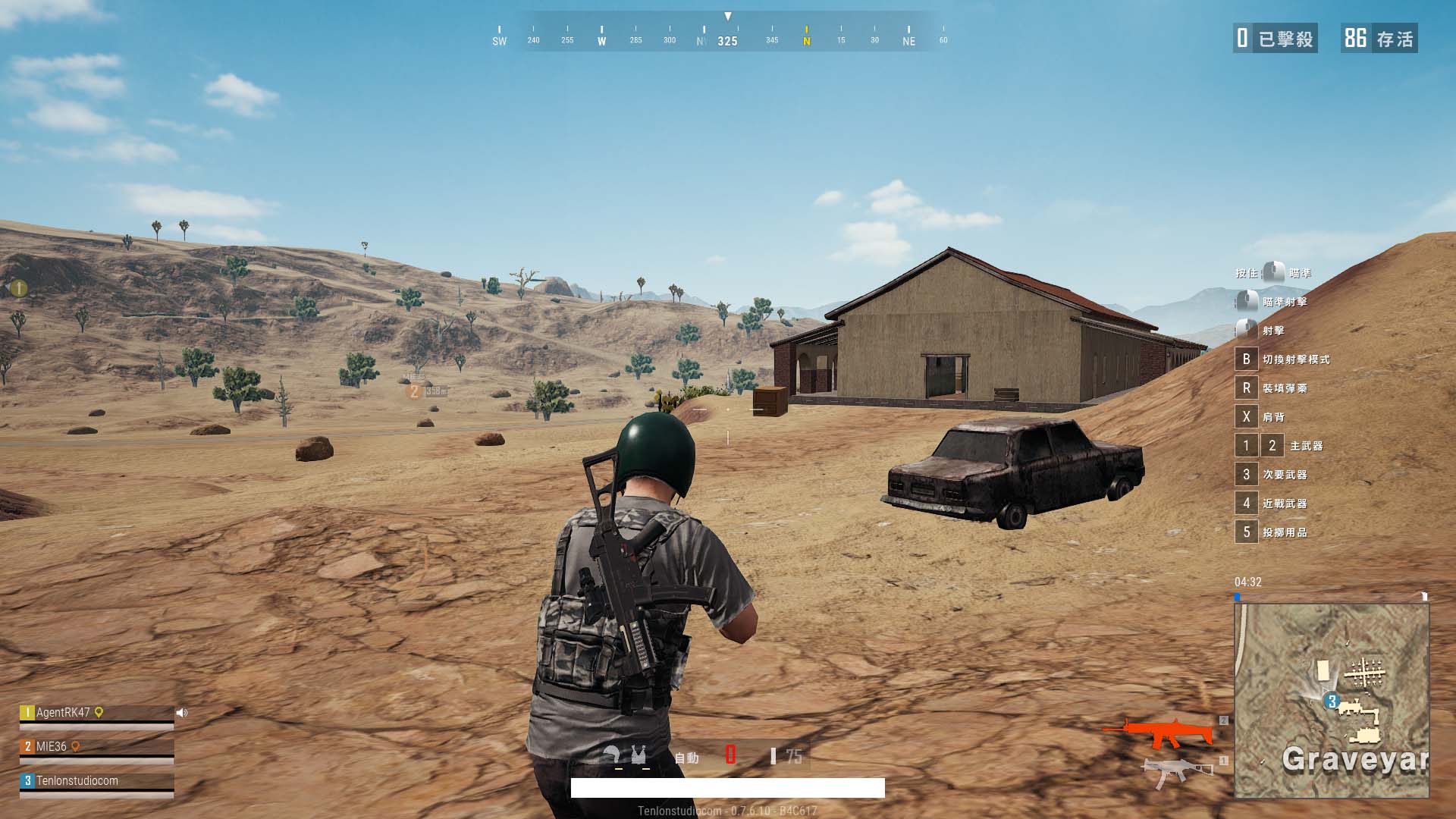Screen dimensions: 1456x819
Task: Click the compass heading 325 at top
Action: pos(726,42)
